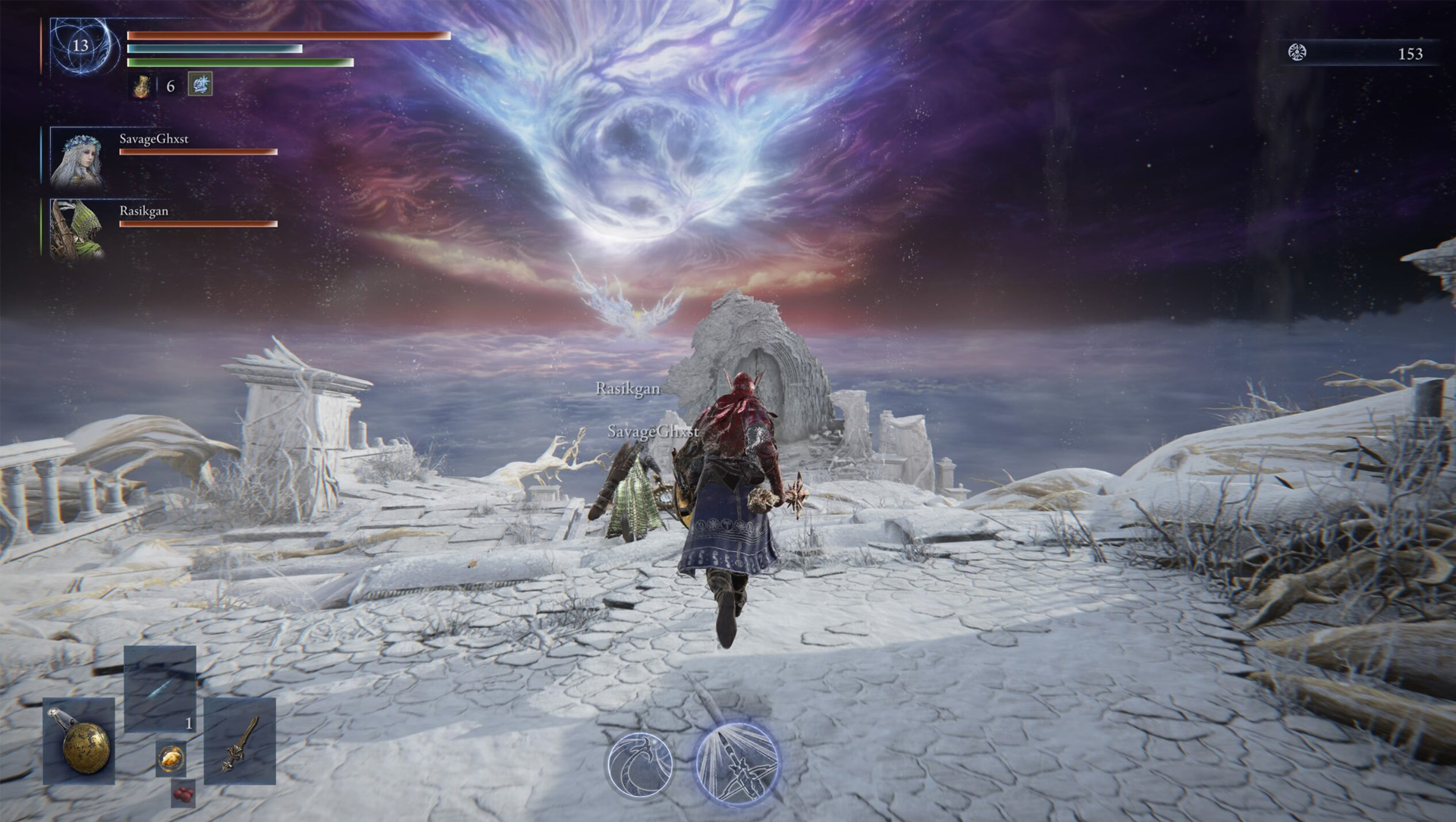Screen dimensions: 1456x822
Task: Select the golden round shield slot
Action: tap(79, 741)
